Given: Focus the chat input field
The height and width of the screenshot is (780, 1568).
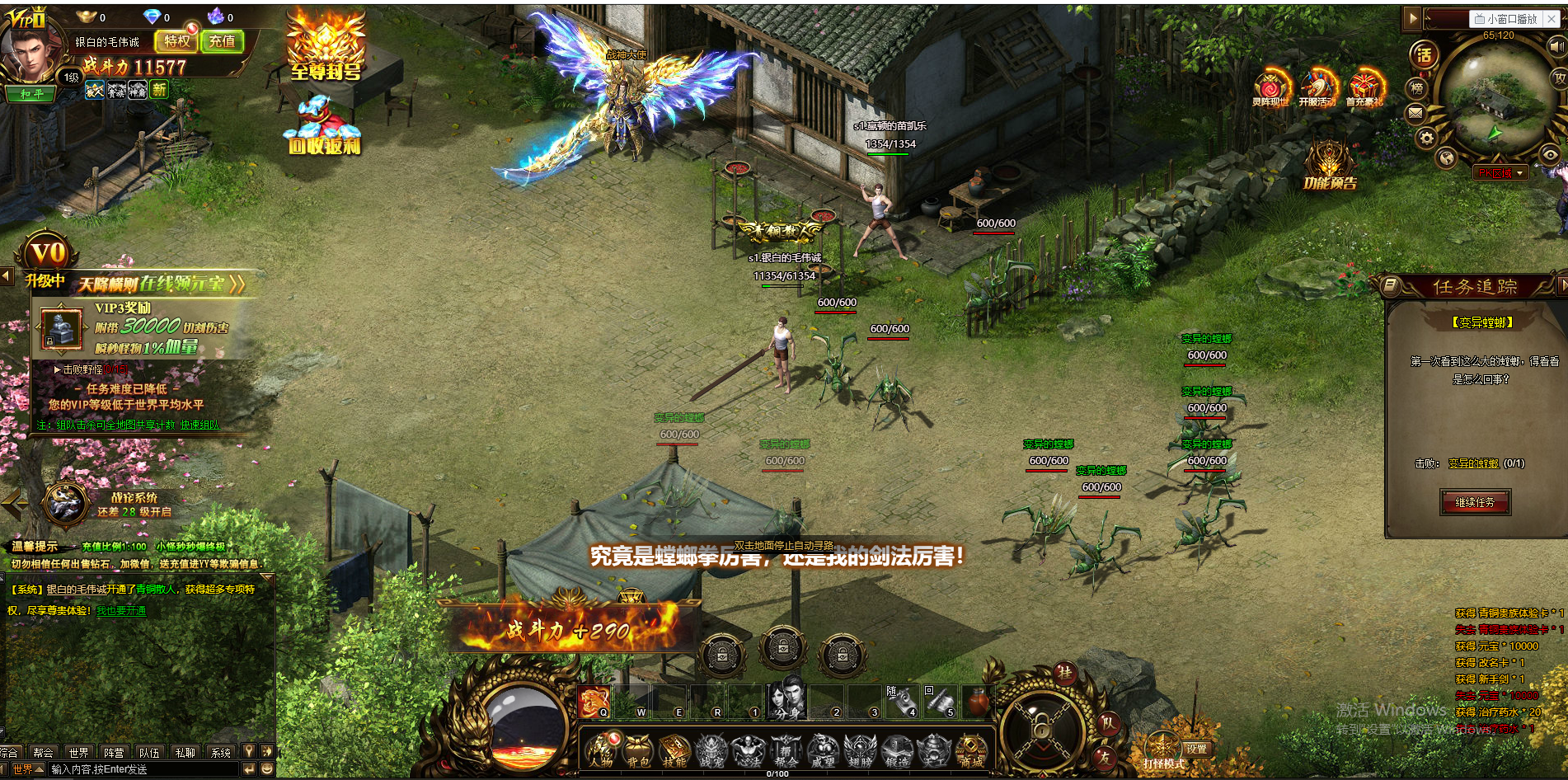Looking at the screenshot, I should pyautogui.click(x=142, y=769).
